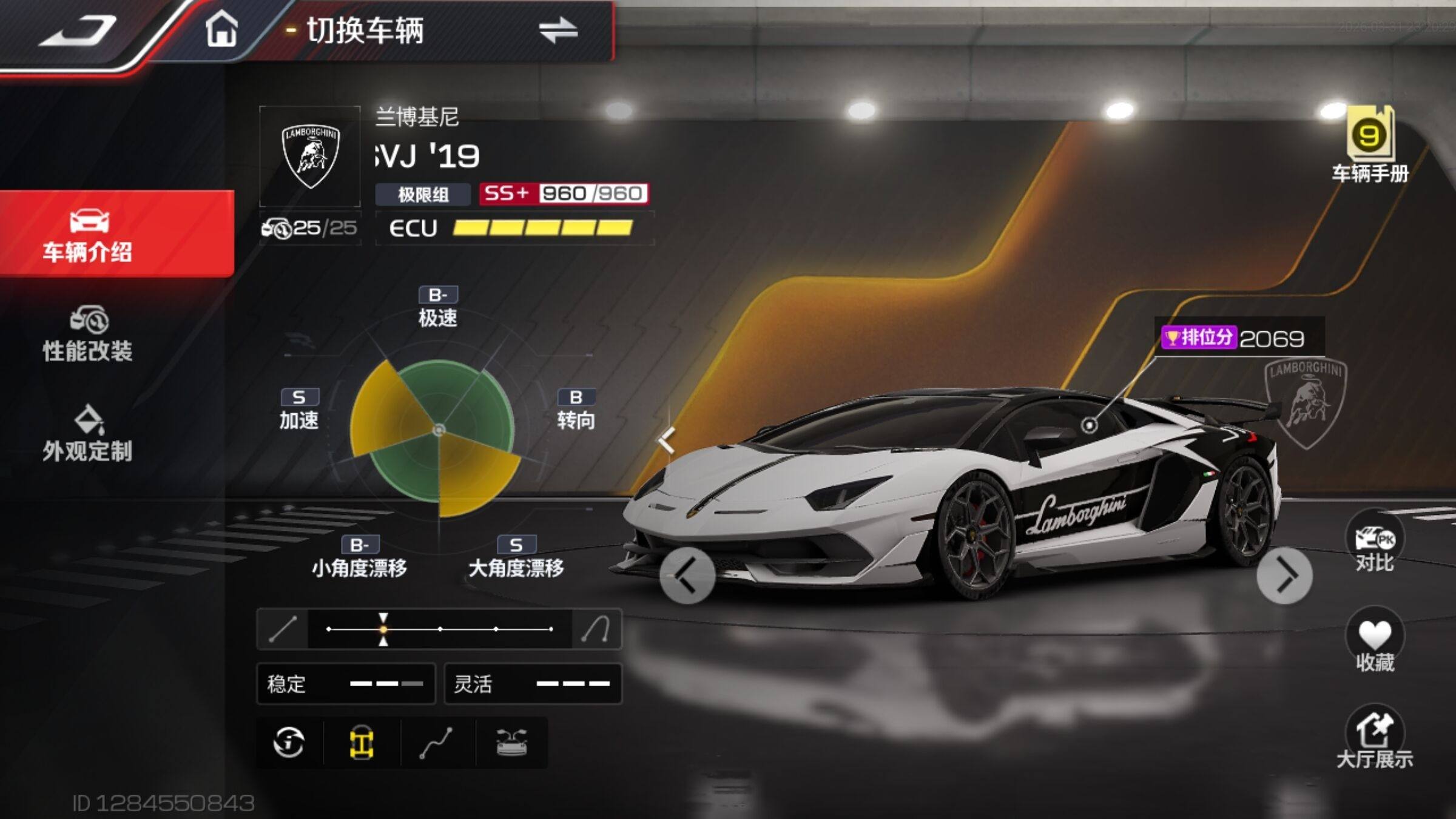Viewport: 1456px width, 819px height.
Task: Return to the home screen
Action: point(221,29)
